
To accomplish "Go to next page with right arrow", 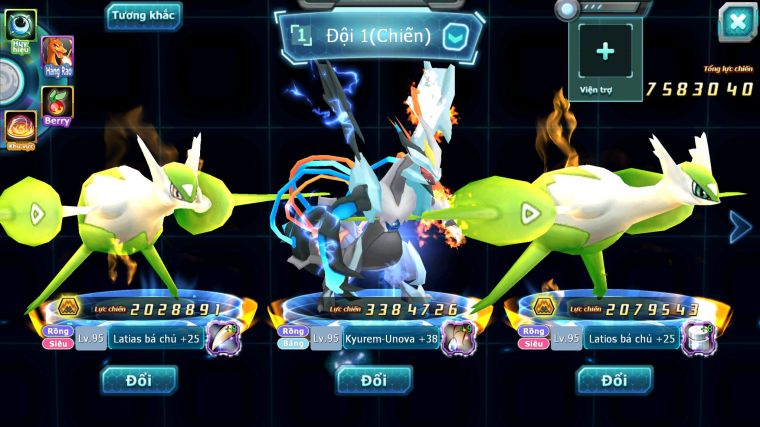I will click(x=740, y=227).
